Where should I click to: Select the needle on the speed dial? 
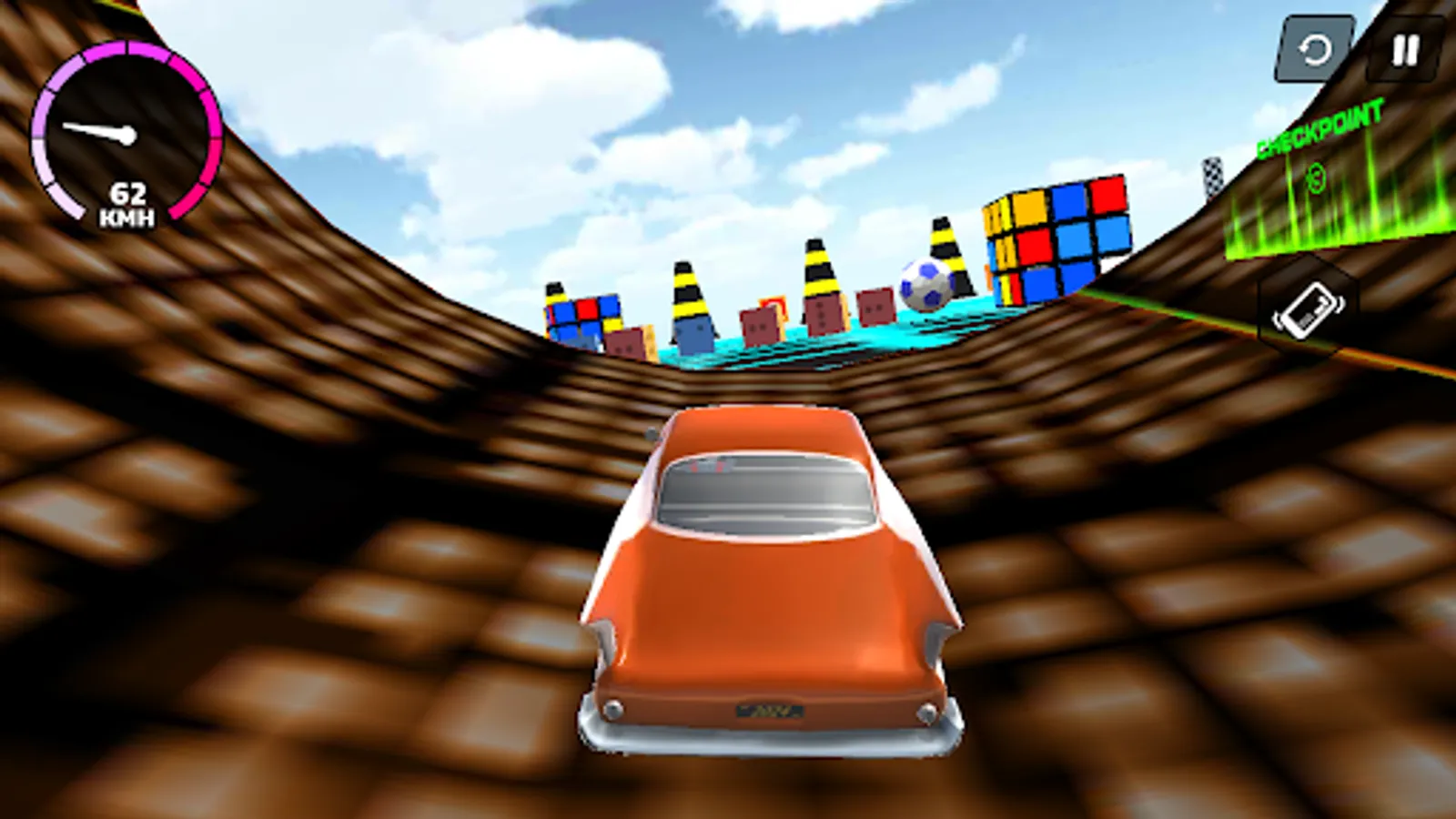tap(96, 130)
